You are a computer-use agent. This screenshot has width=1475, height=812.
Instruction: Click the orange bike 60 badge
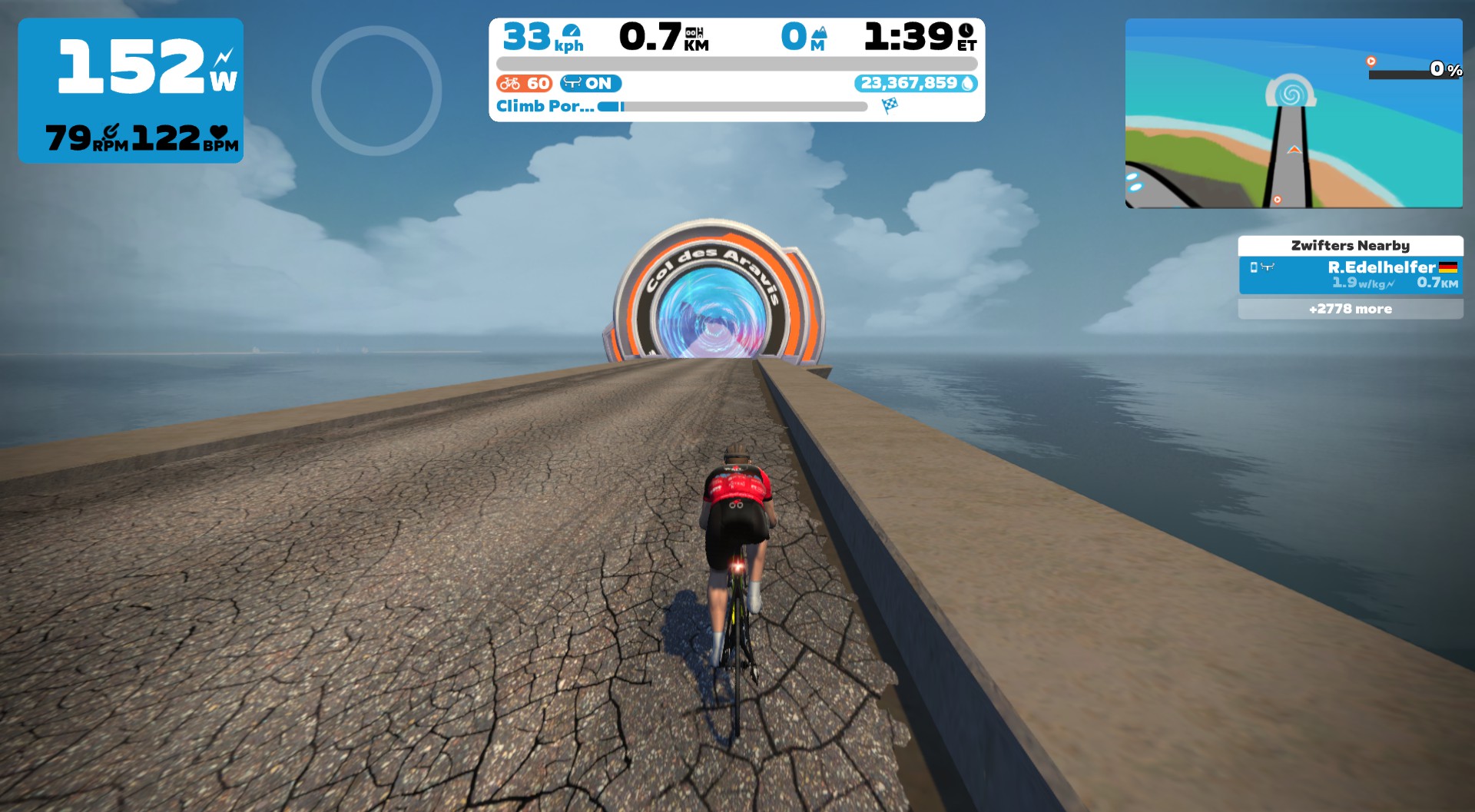click(x=524, y=83)
